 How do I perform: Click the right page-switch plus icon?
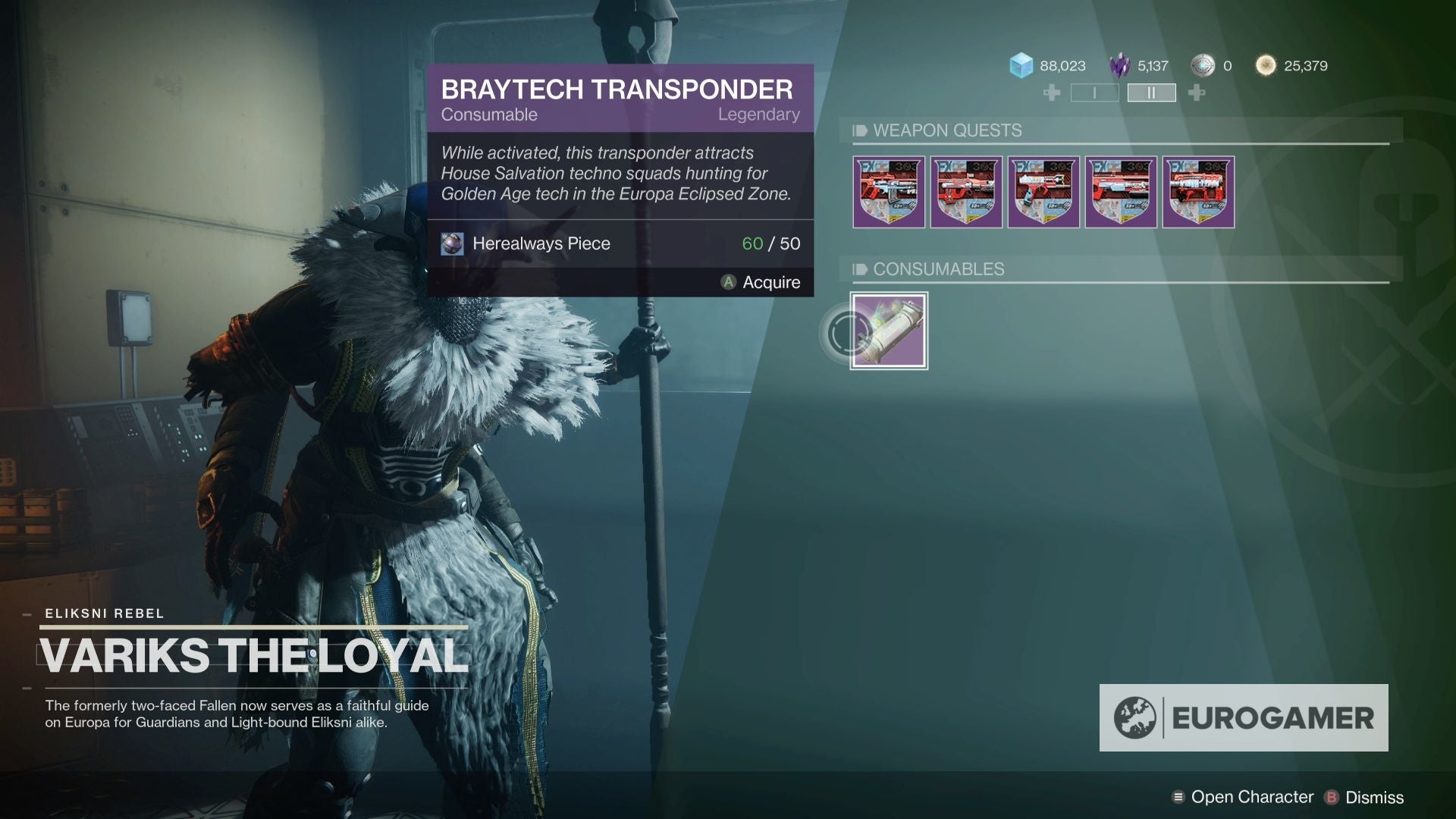(1195, 93)
